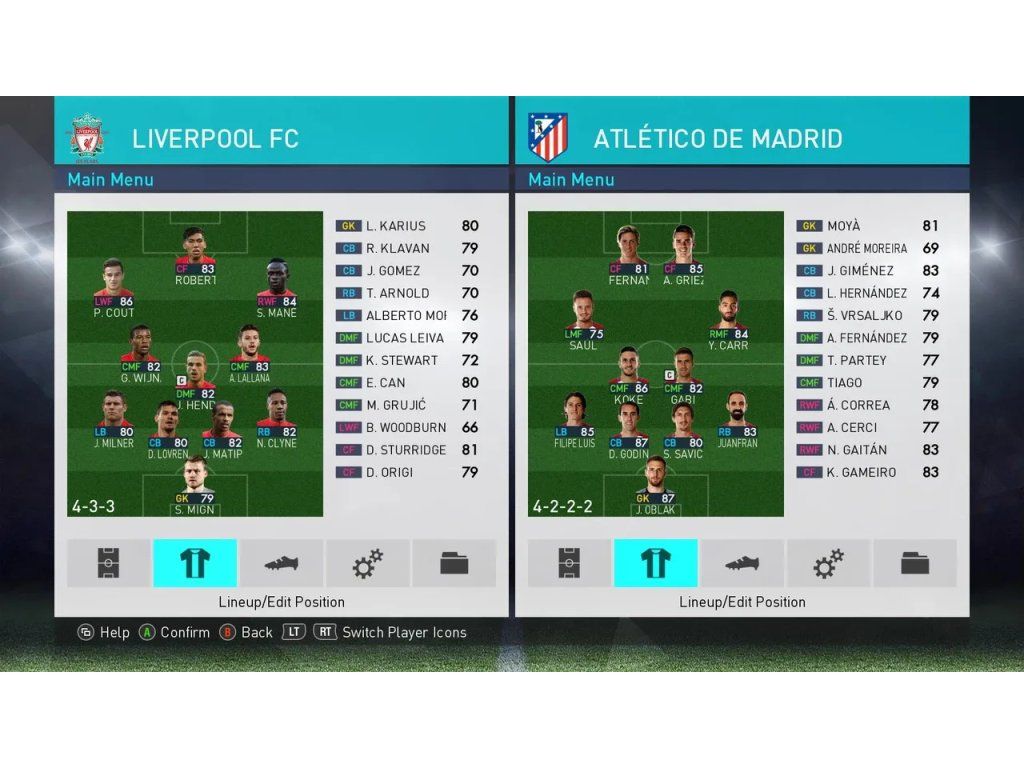Select Liverpool's Lineup/Edit Position shirt tab
This screenshot has width=1024, height=768.
[195, 563]
